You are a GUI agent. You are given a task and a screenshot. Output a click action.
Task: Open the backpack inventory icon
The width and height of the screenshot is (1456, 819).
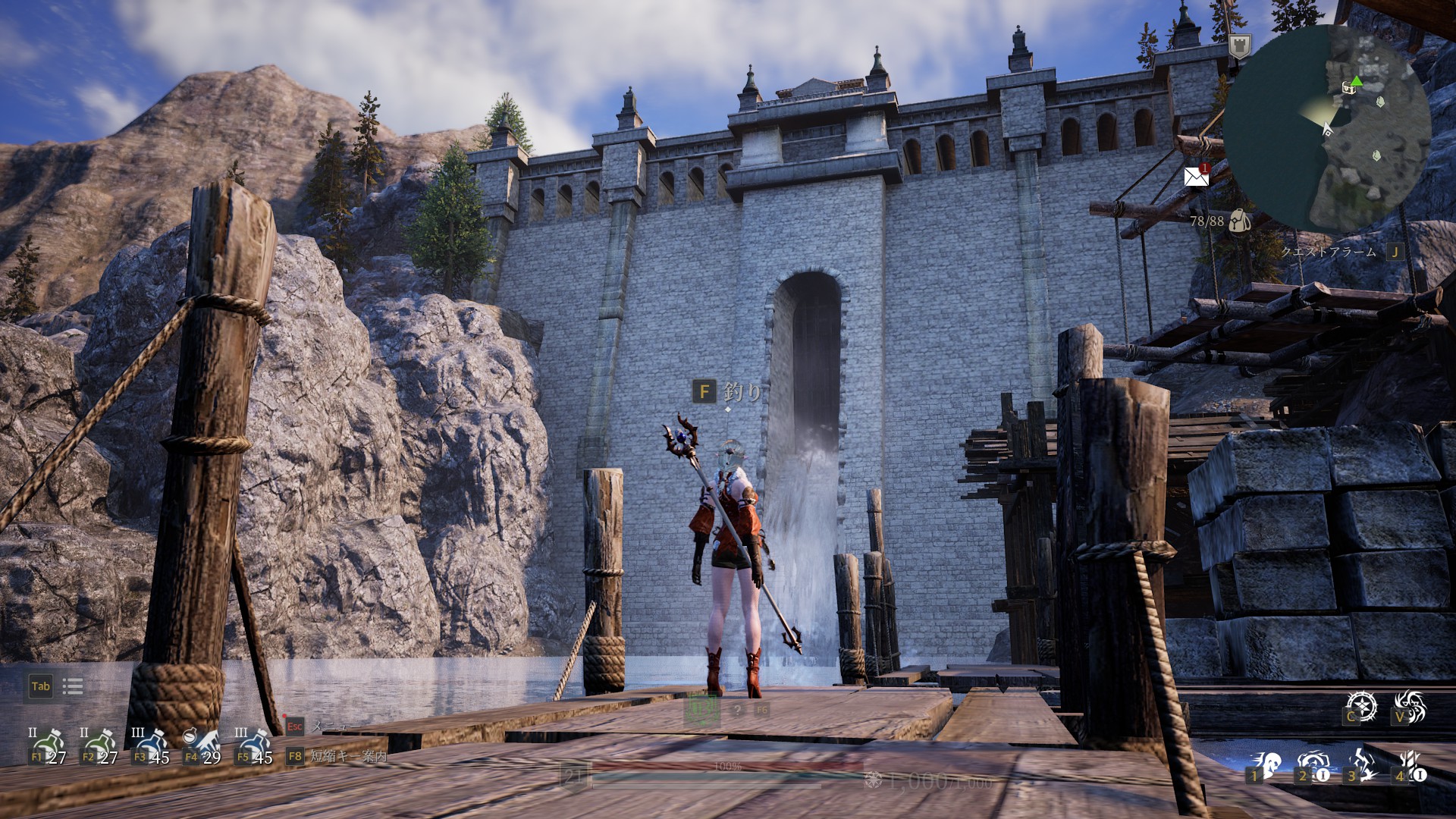[x=1239, y=221]
